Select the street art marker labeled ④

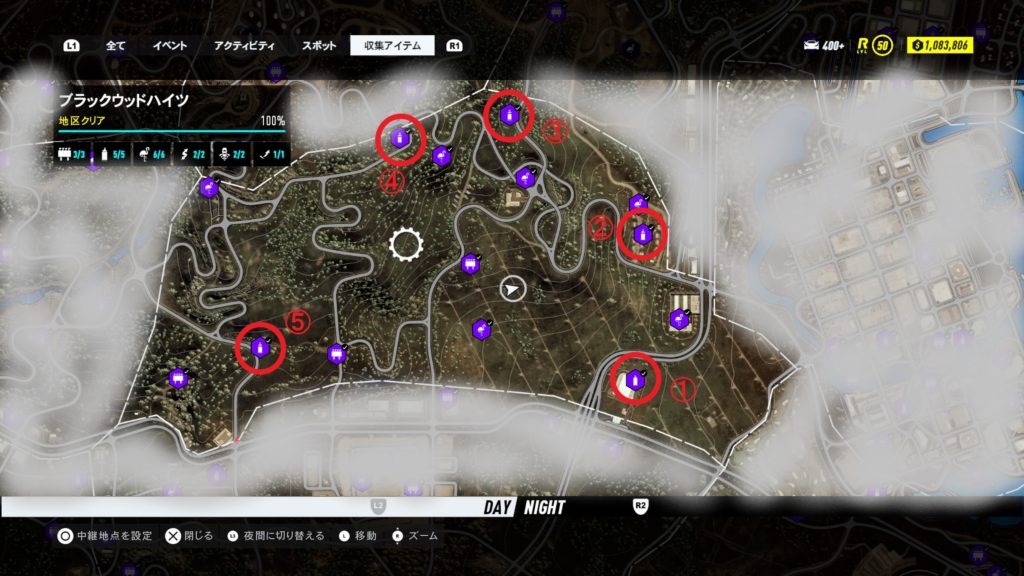coord(400,139)
